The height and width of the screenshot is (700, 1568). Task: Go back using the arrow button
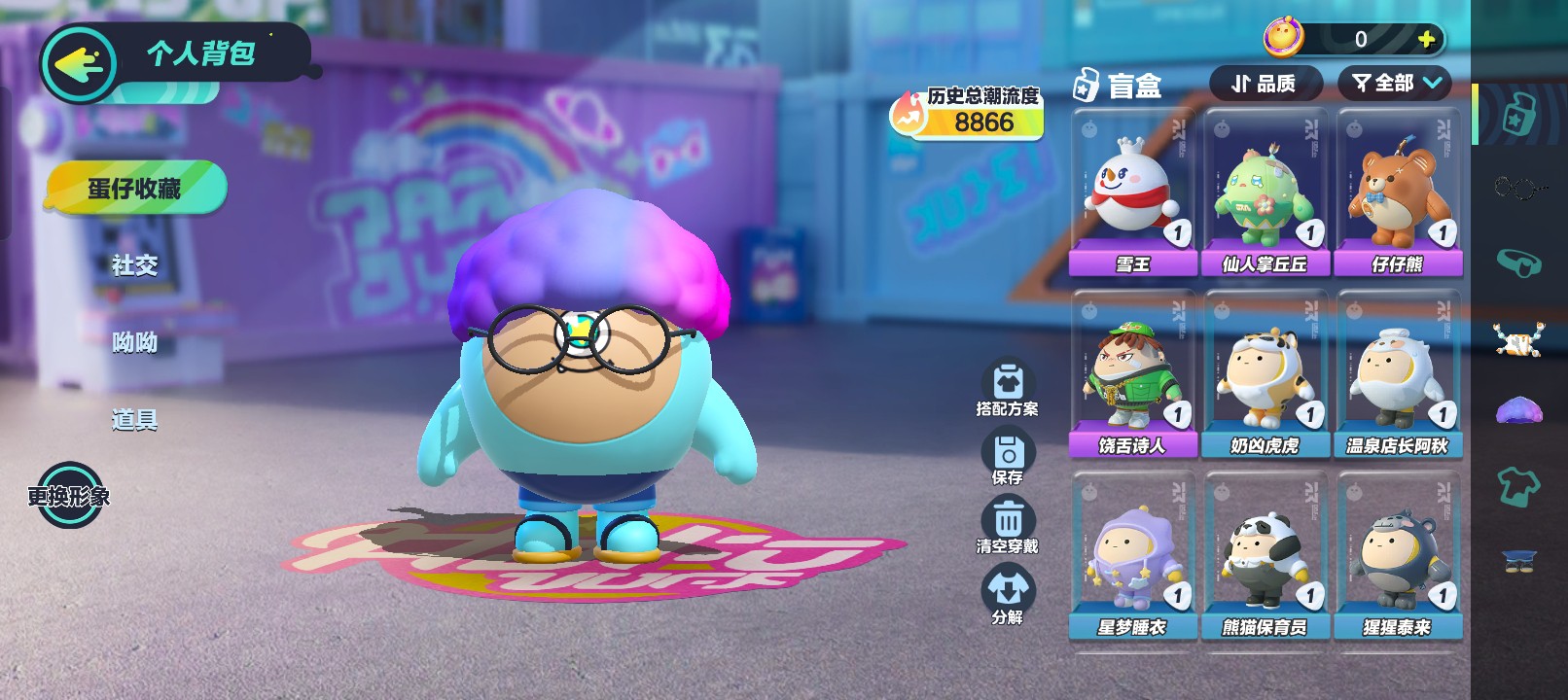tap(78, 64)
